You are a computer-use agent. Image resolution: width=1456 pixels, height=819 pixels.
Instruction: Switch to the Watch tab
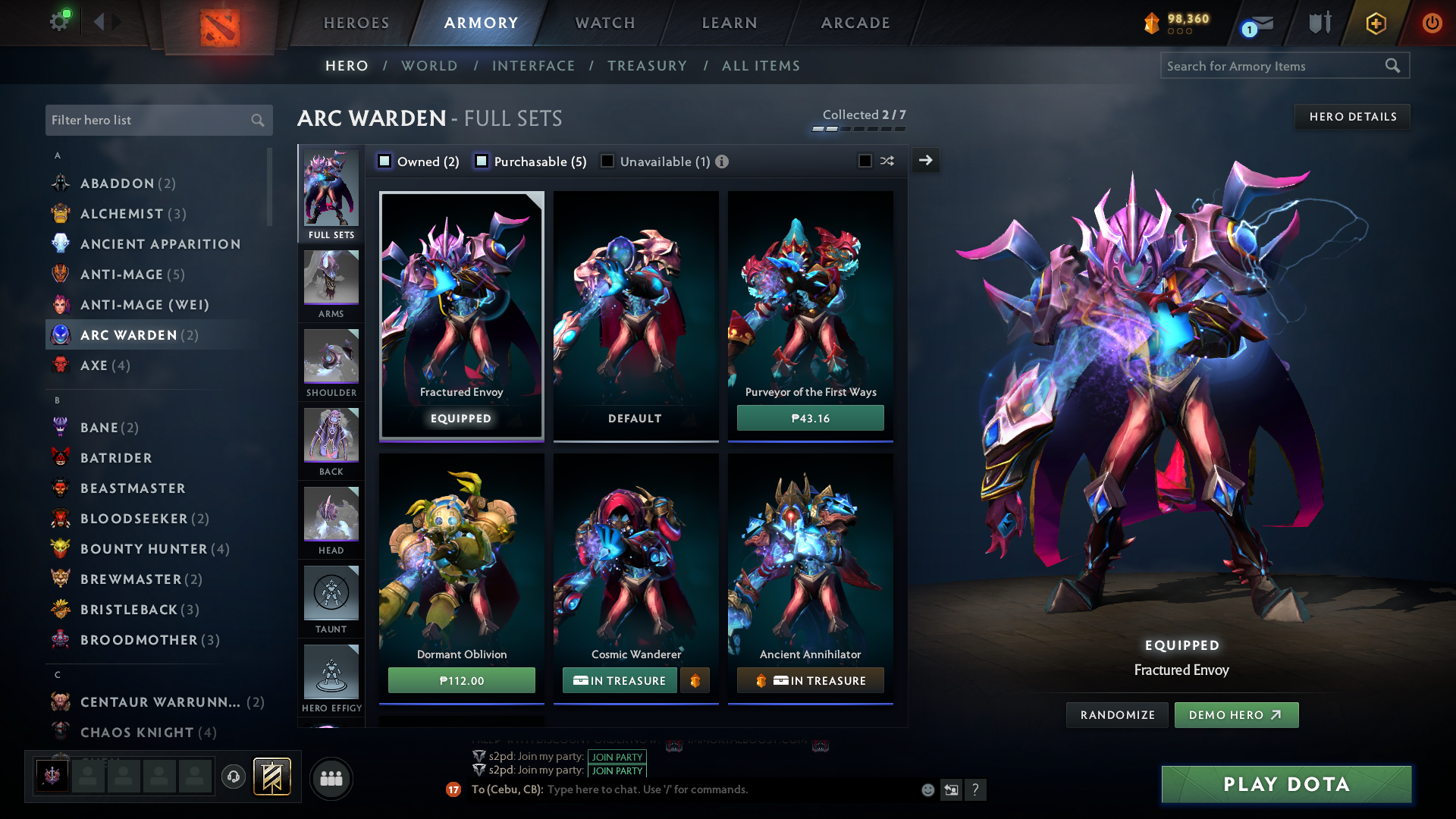coord(605,23)
